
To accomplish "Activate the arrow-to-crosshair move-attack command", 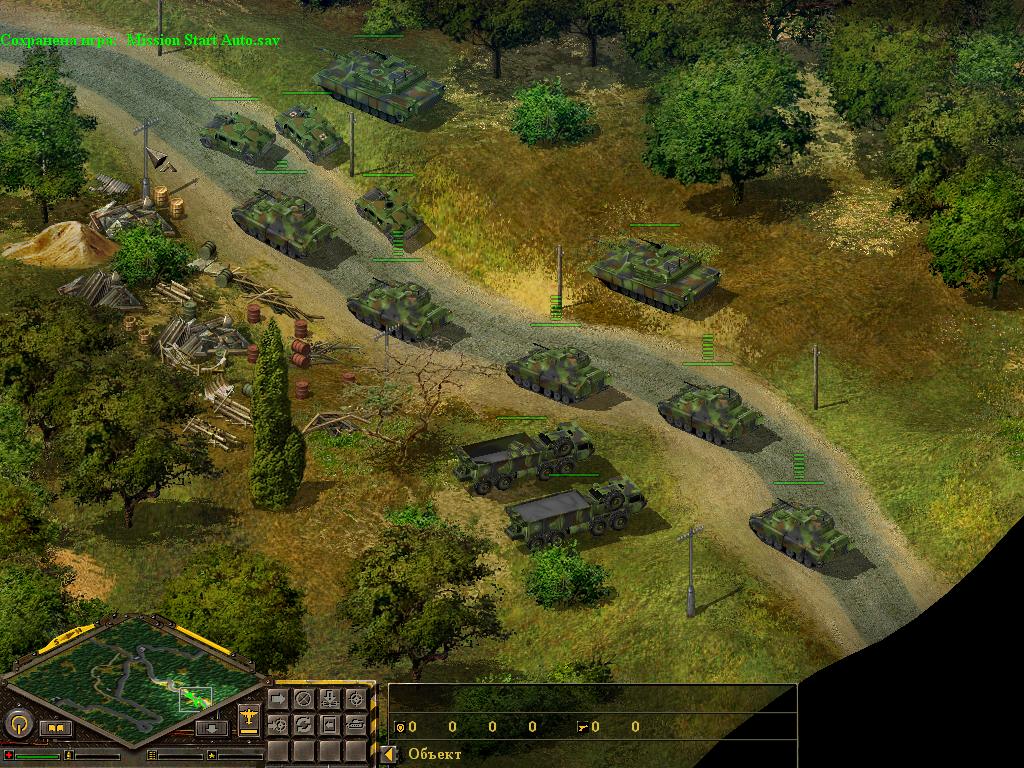I will click(278, 724).
